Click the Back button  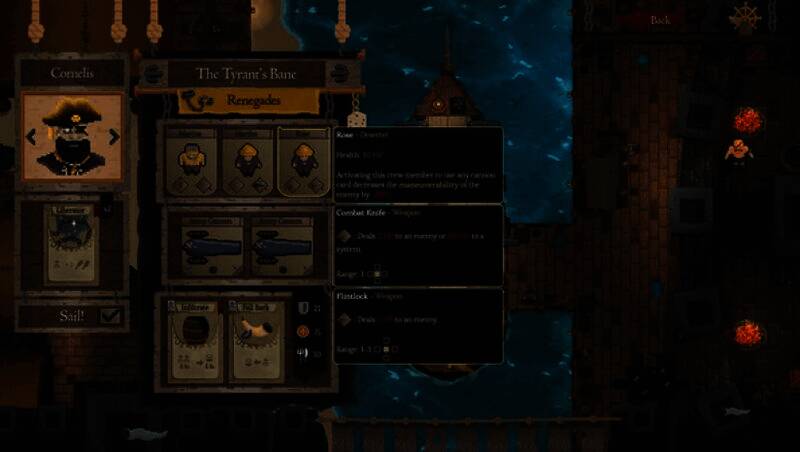click(660, 20)
